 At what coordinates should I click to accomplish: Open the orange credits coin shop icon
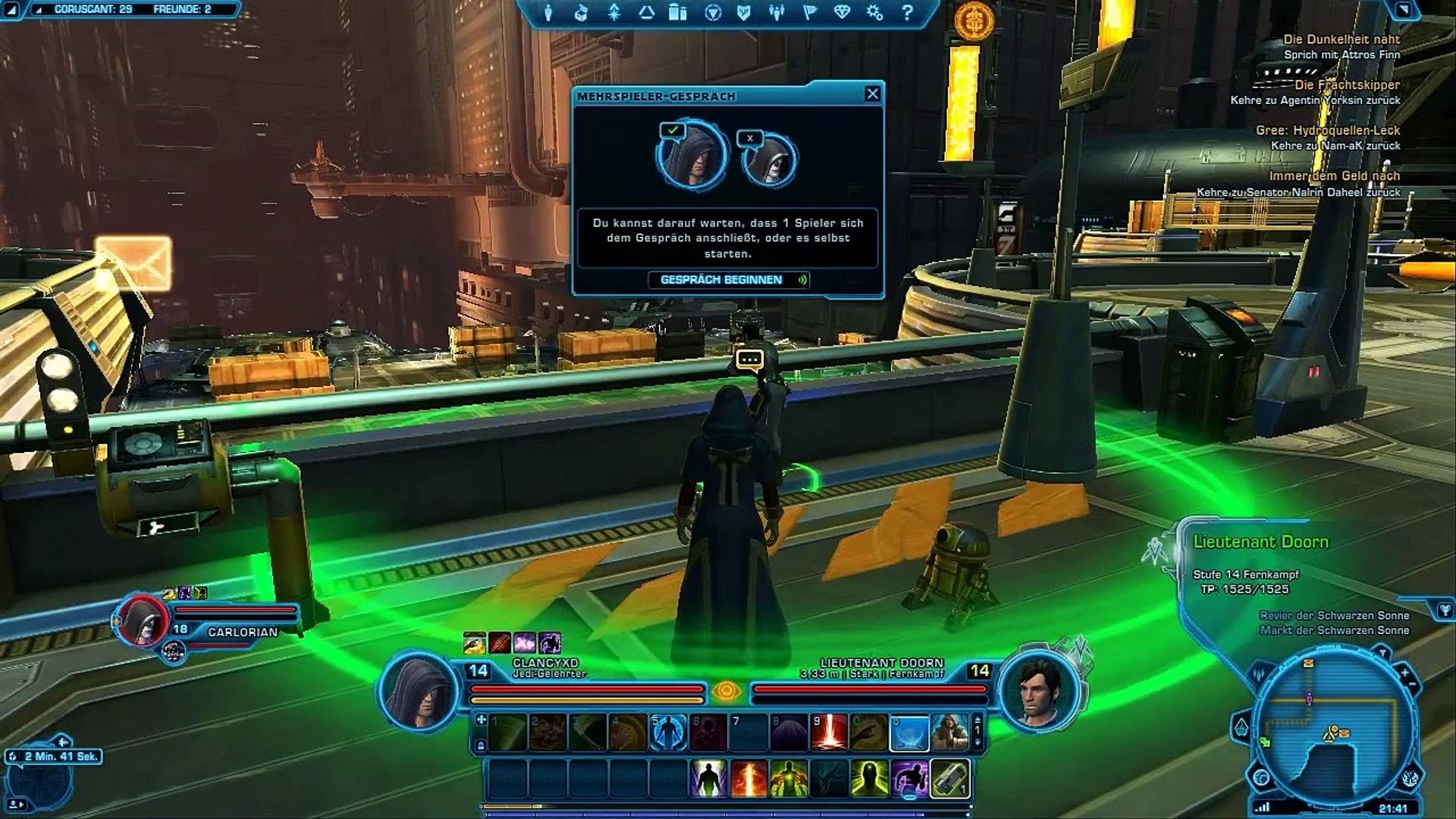tap(974, 20)
